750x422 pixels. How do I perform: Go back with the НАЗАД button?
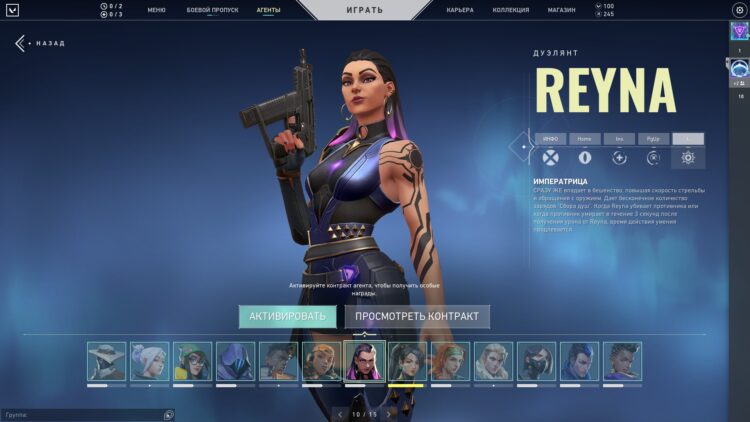tap(39, 44)
